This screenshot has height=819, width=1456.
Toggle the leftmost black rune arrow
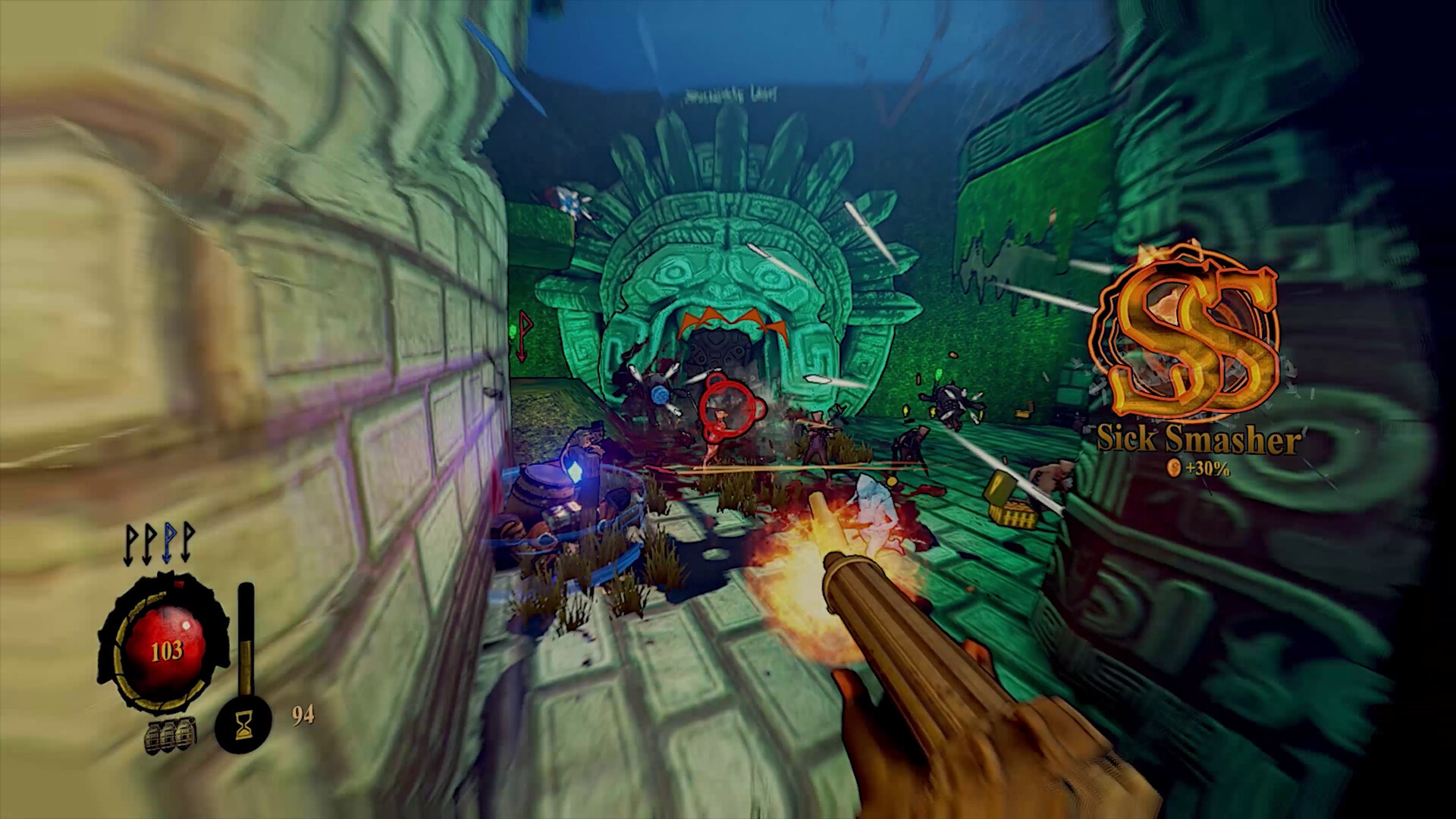pos(128,544)
